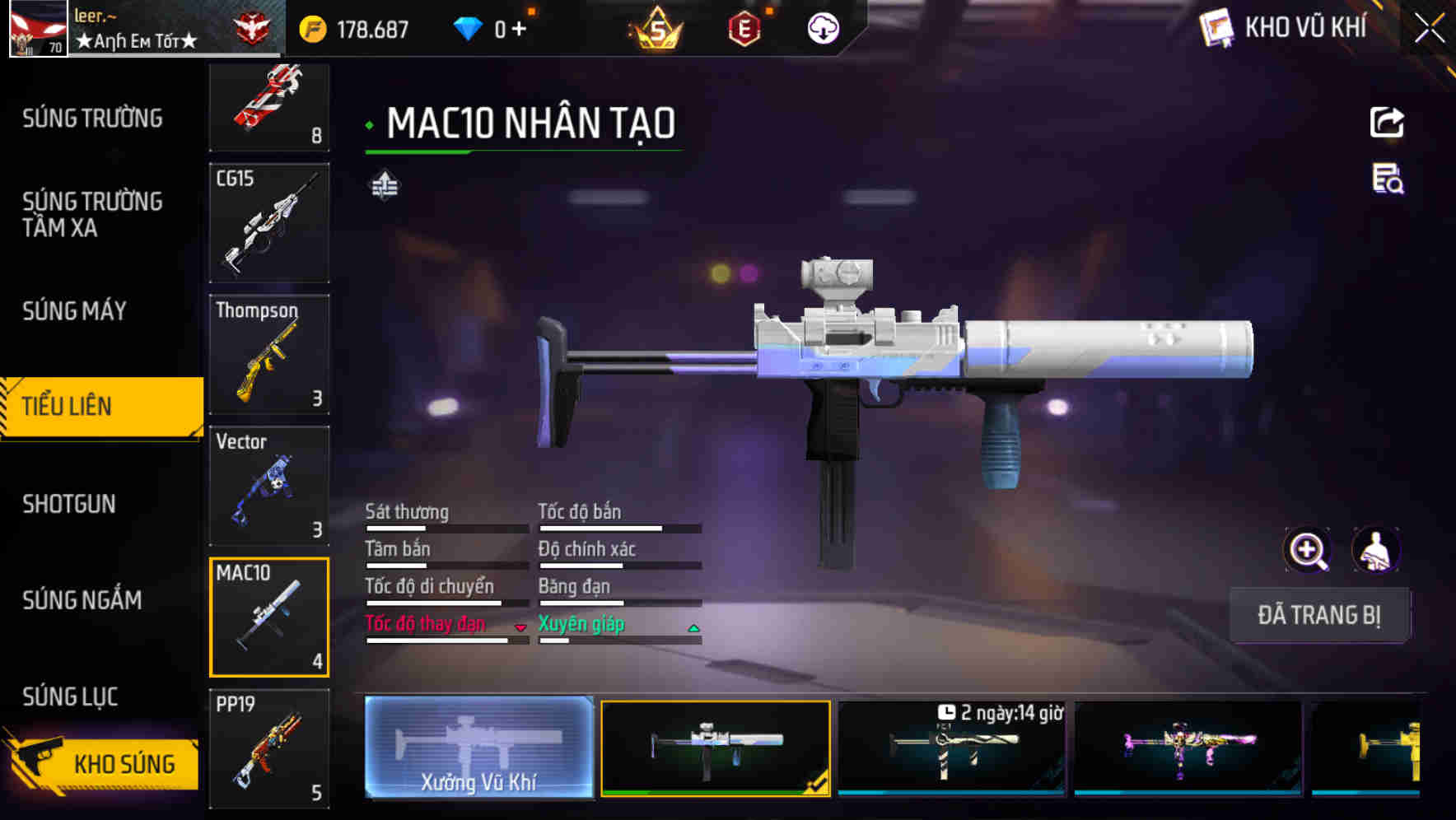Screen dimensions: 1456x820
Task: Select the Súng Máy category
Action: [74, 311]
